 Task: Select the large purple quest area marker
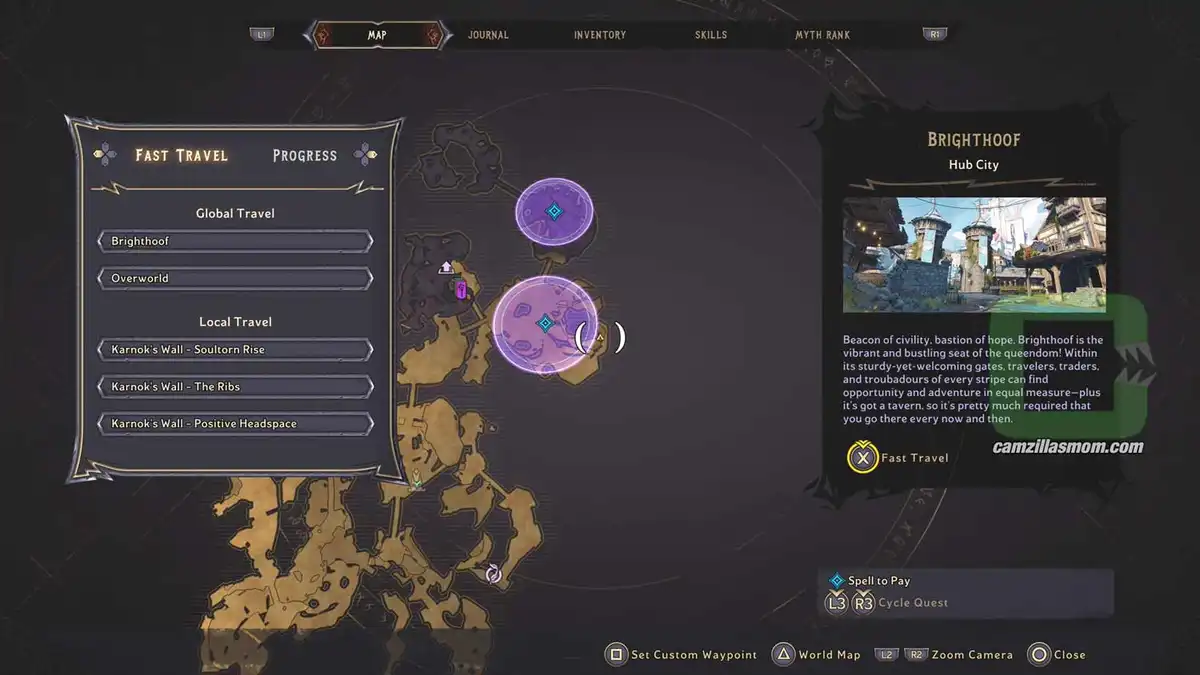click(x=545, y=323)
